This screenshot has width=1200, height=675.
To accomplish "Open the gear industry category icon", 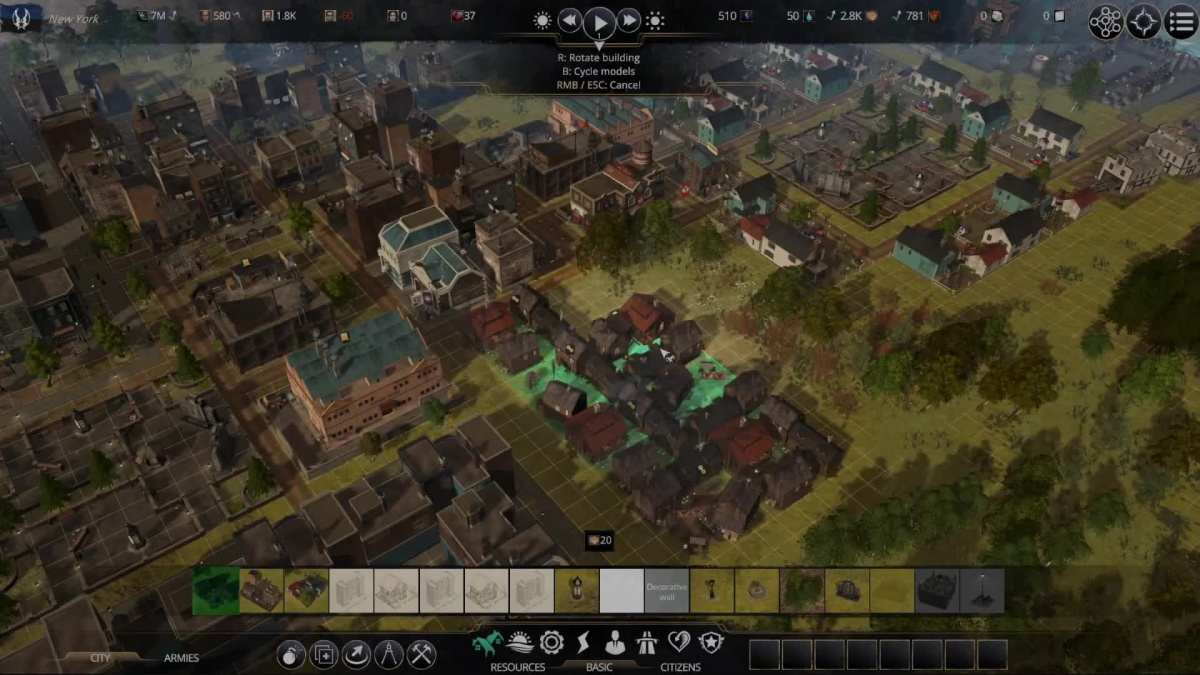I will [x=551, y=643].
